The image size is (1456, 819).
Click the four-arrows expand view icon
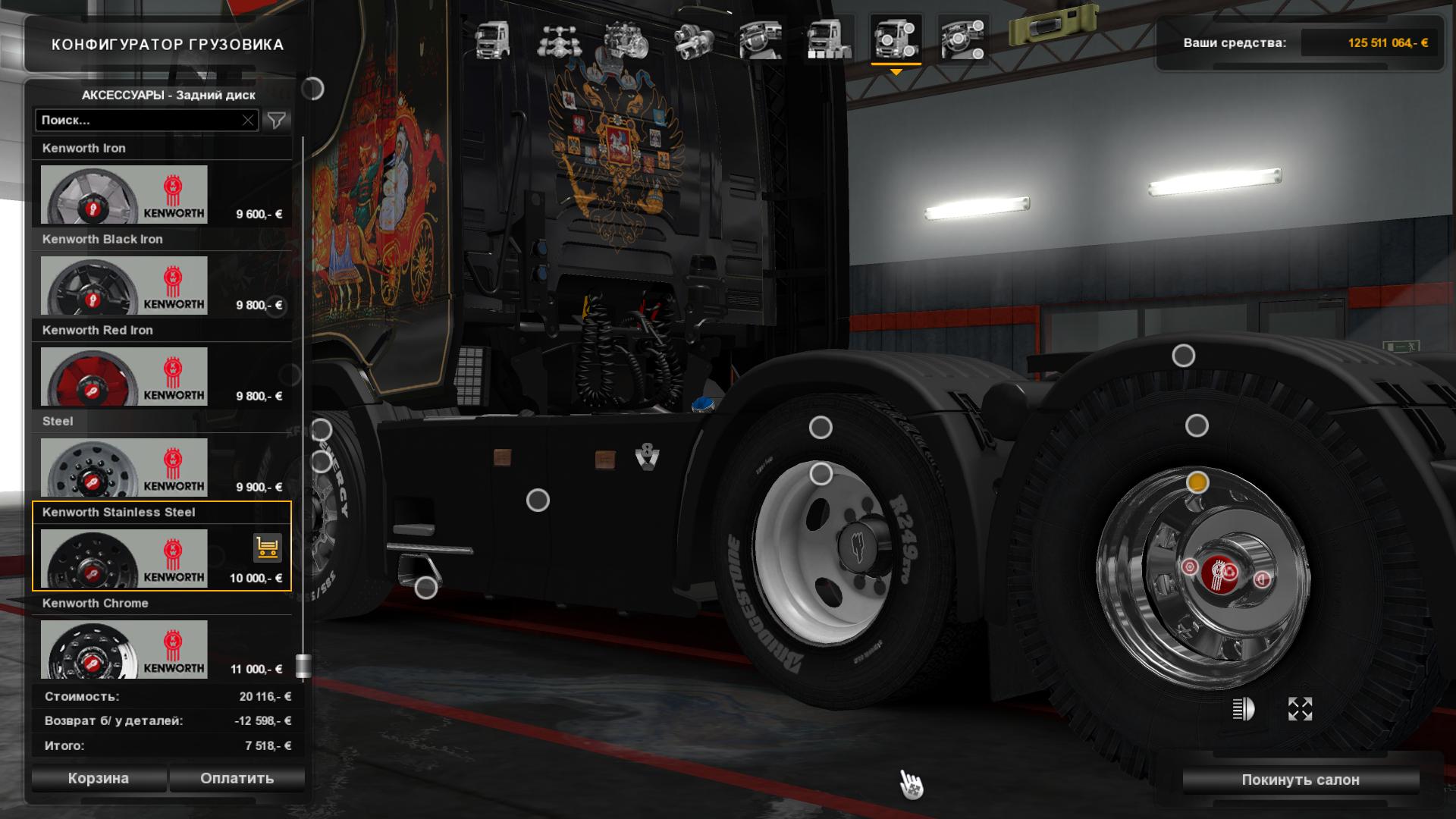click(x=1300, y=709)
